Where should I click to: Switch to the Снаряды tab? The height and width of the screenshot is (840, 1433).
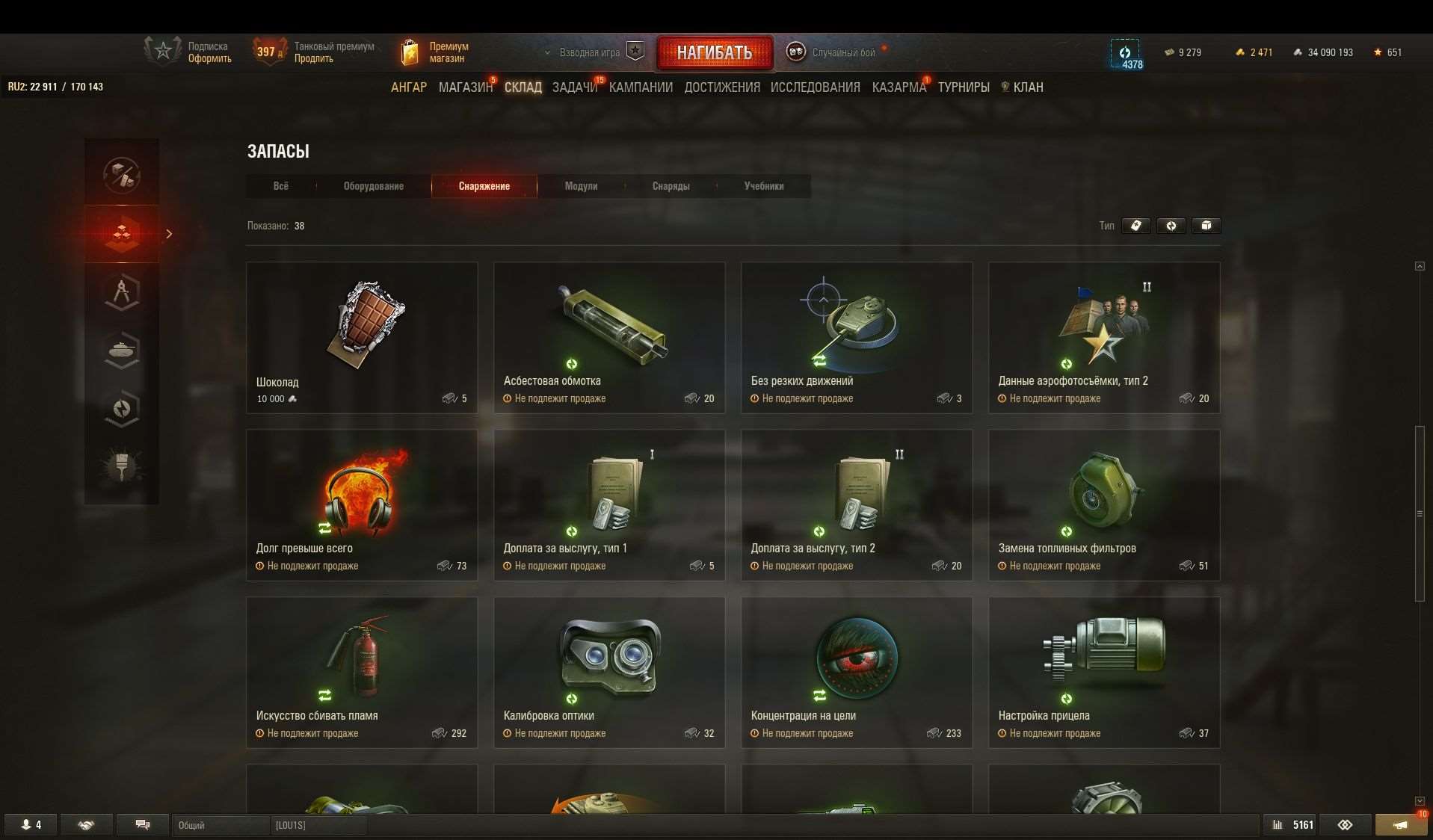tap(671, 186)
